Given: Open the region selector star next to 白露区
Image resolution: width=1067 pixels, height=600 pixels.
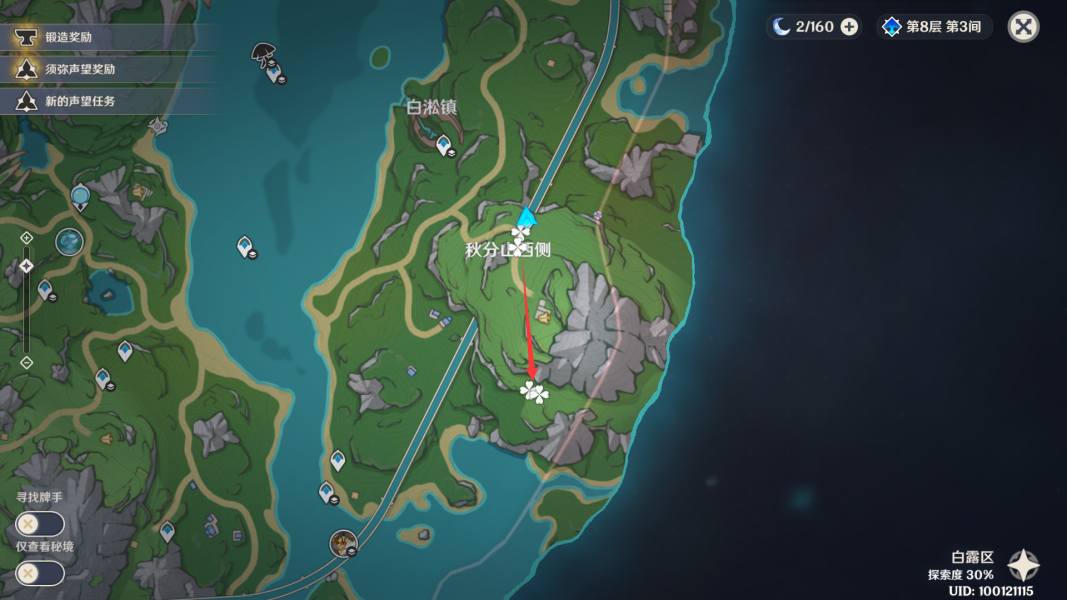Looking at the screenshot, I should coord(1023,566).
